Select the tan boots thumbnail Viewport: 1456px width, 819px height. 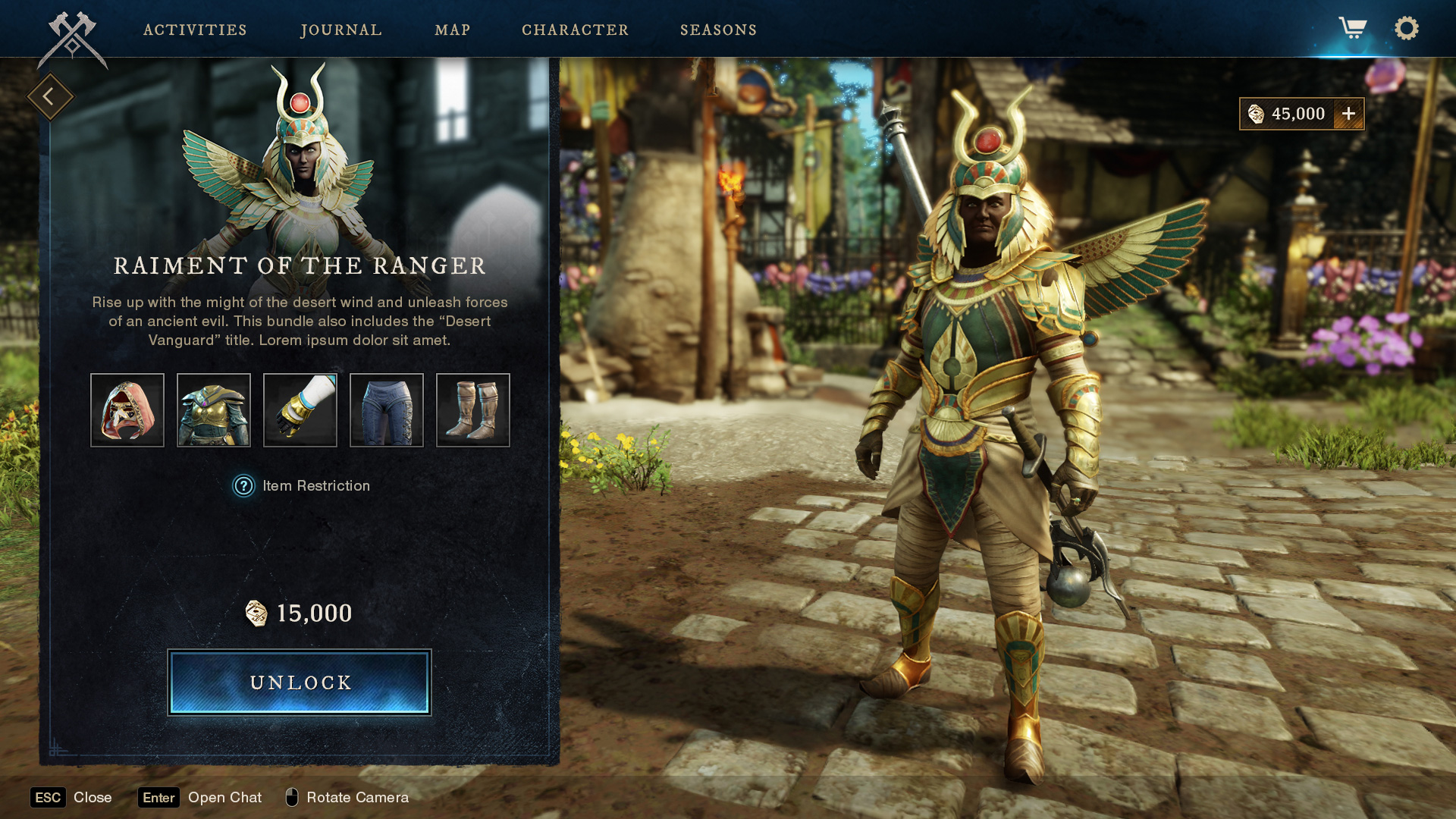(473, 410)
